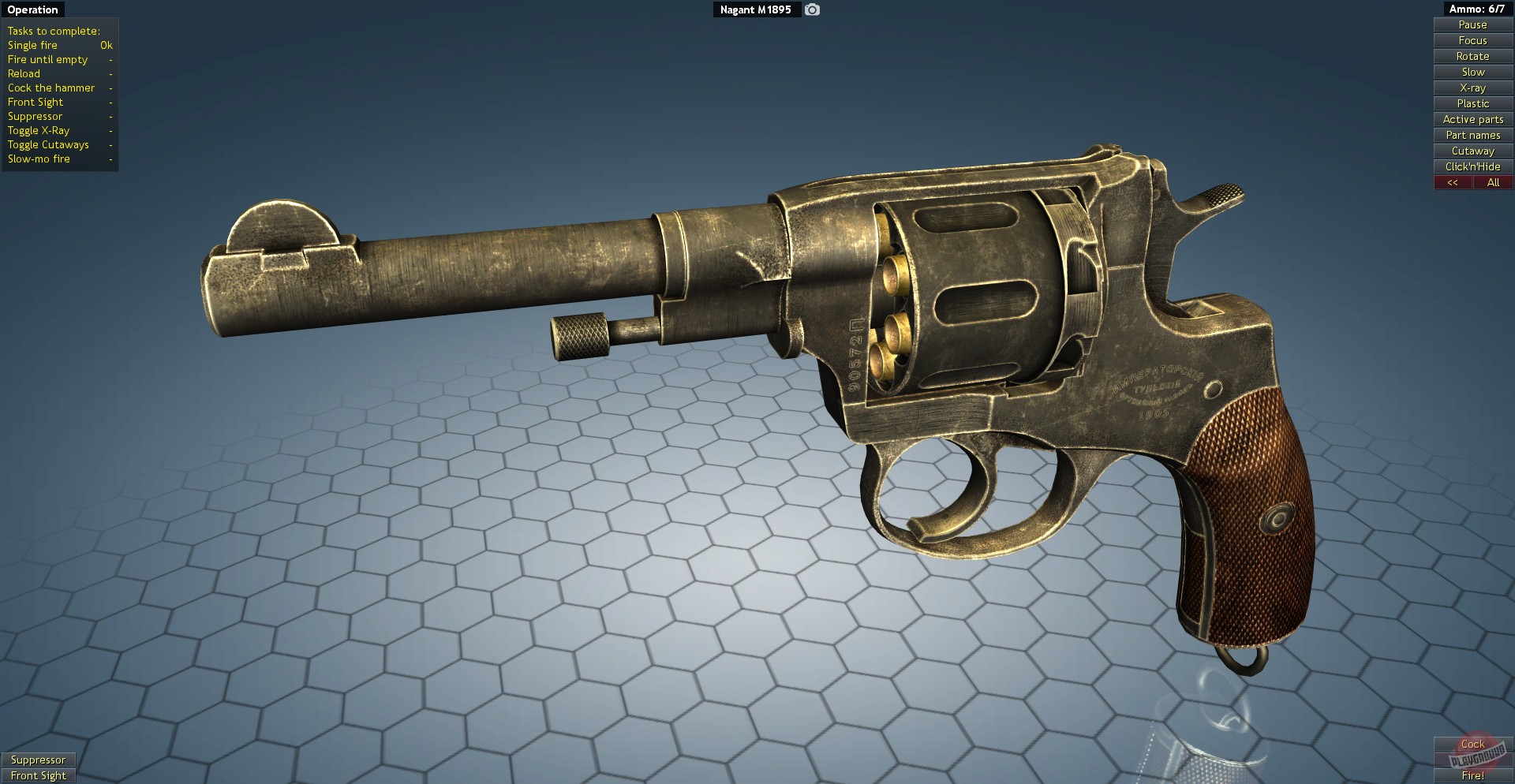Start the "Reload" task

click(24, 73)
